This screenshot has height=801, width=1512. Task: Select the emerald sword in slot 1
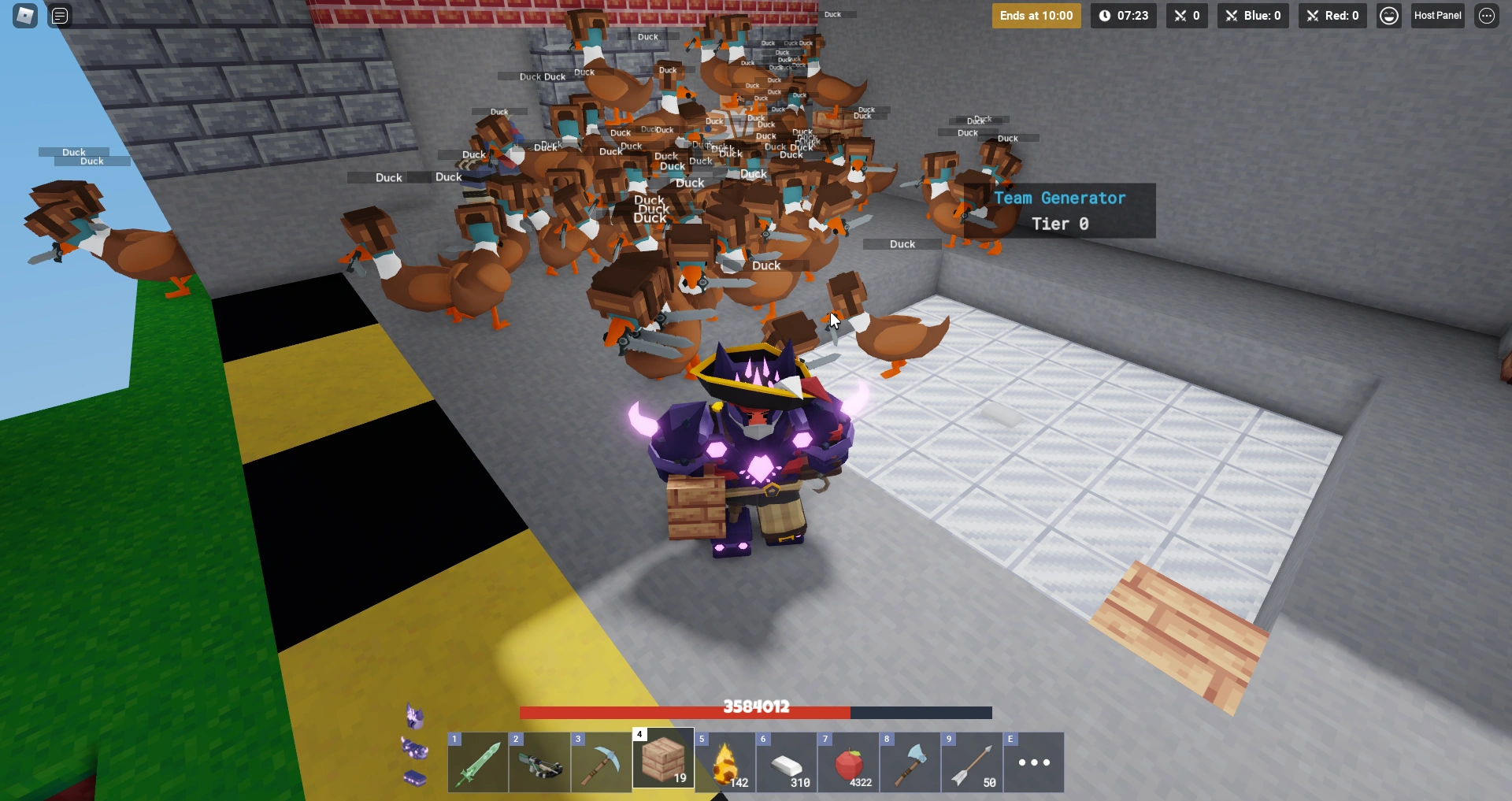coord(477,762)
